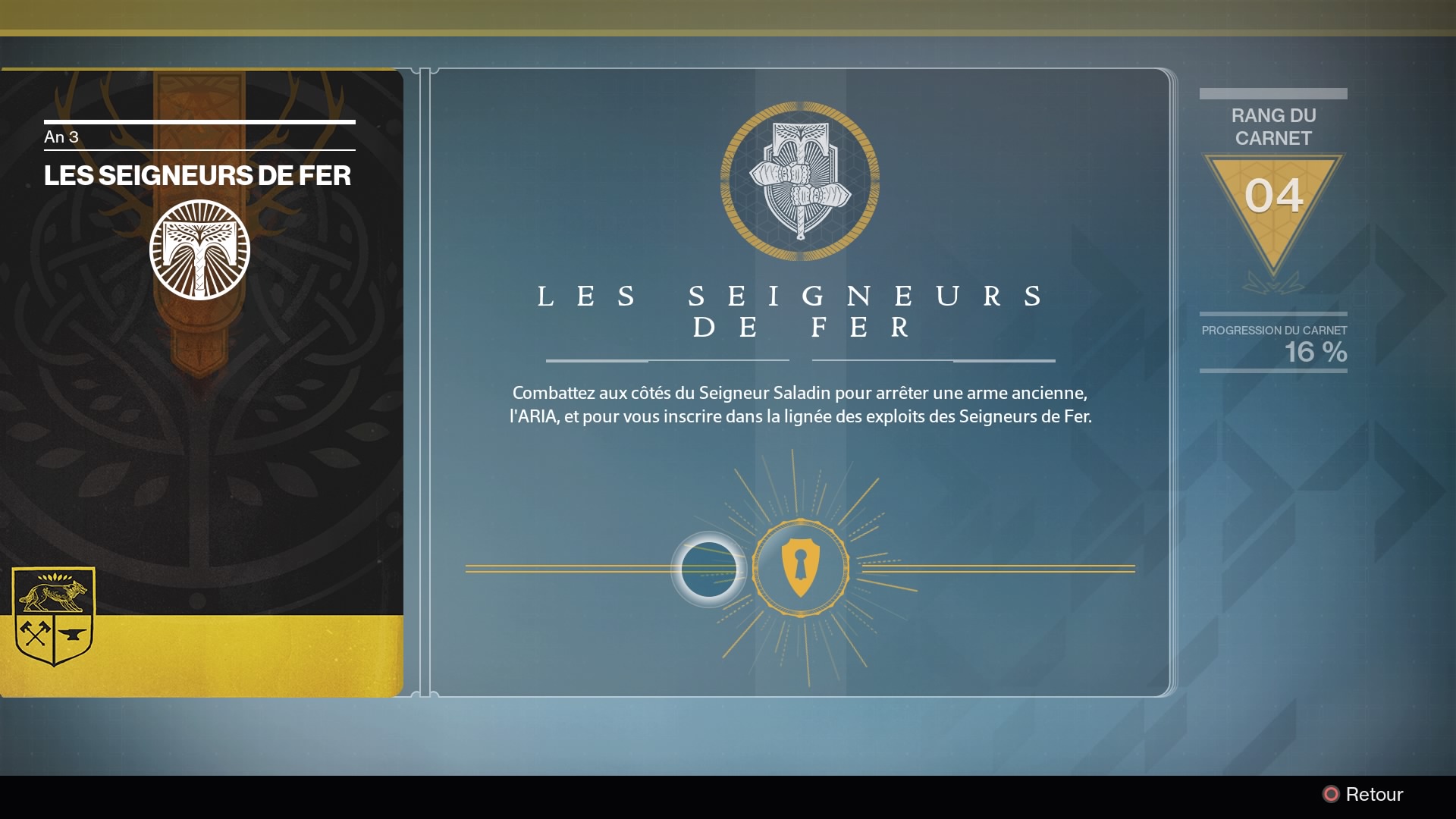This screenshot has width=1456, height=819.
Task: Collapse the record book description section
Action: 802,404
